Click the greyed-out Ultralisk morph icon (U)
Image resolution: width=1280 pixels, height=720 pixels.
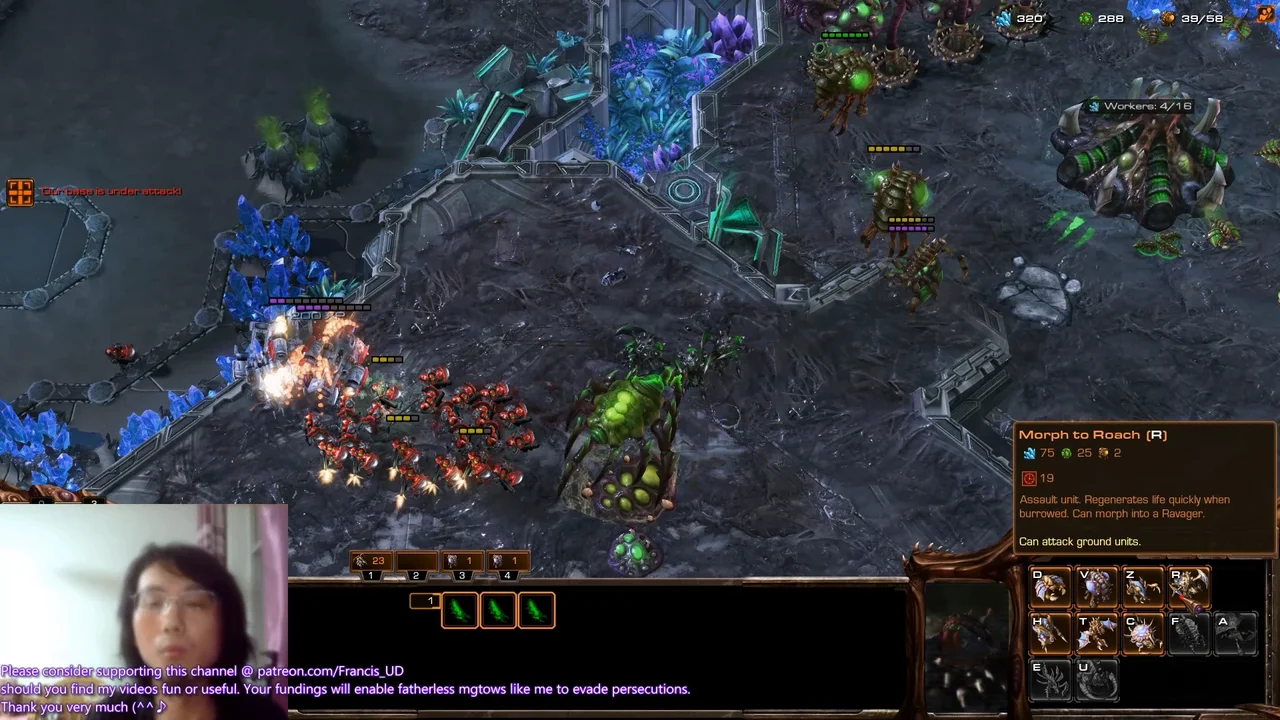tap(1096, 680)
